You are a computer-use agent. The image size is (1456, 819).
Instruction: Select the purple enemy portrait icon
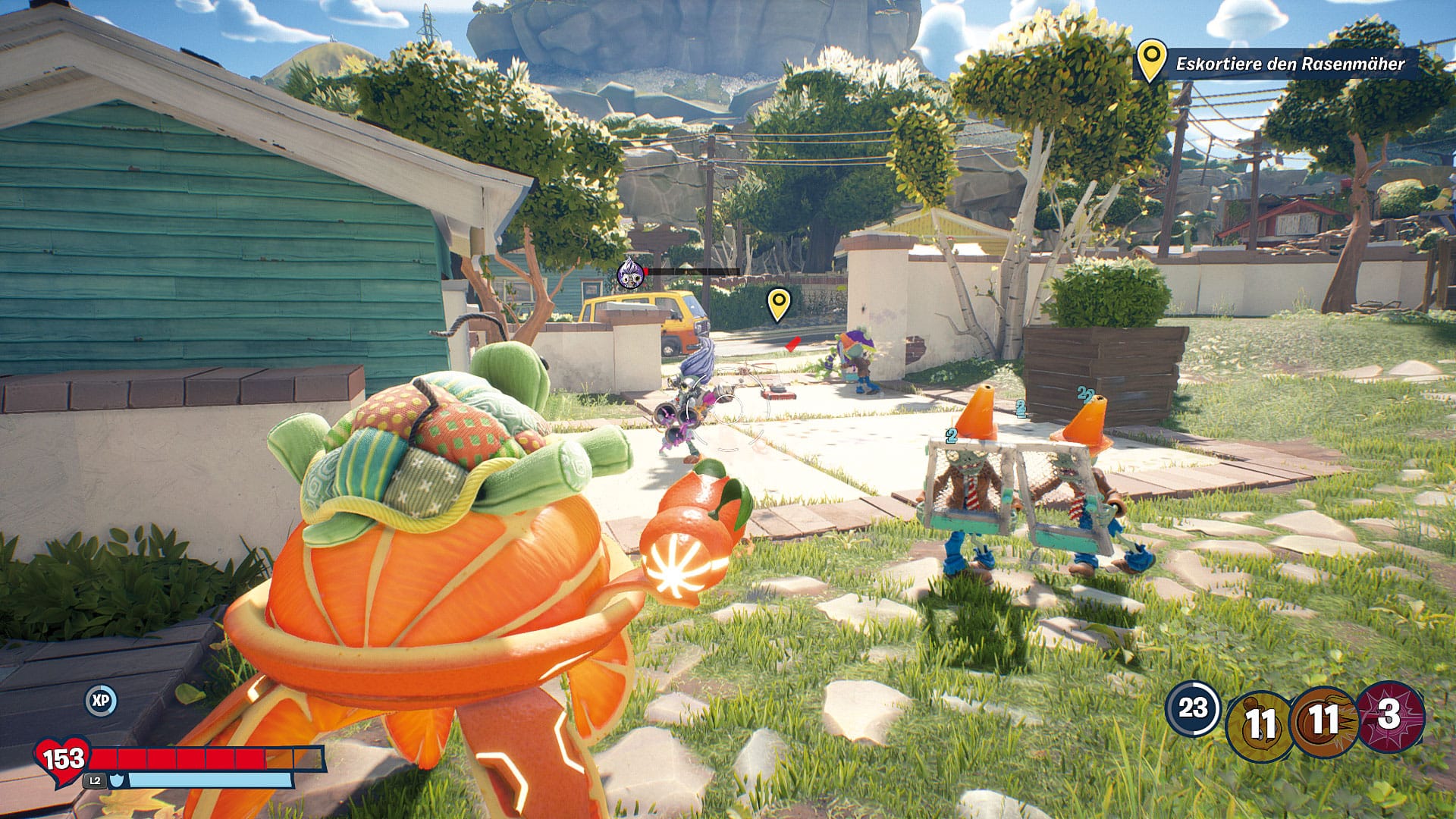[629, 272]
